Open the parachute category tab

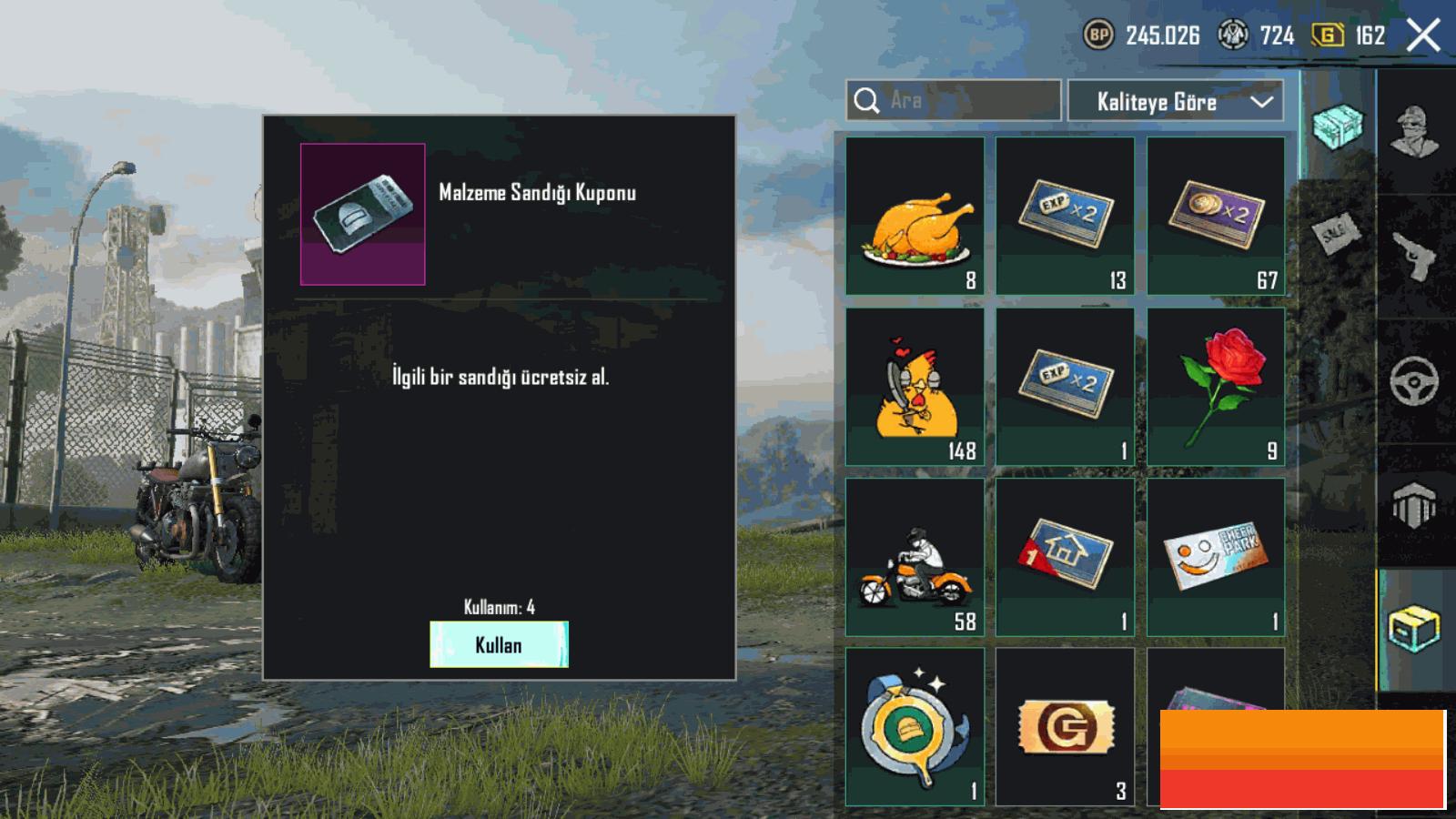click(1415, 505)
